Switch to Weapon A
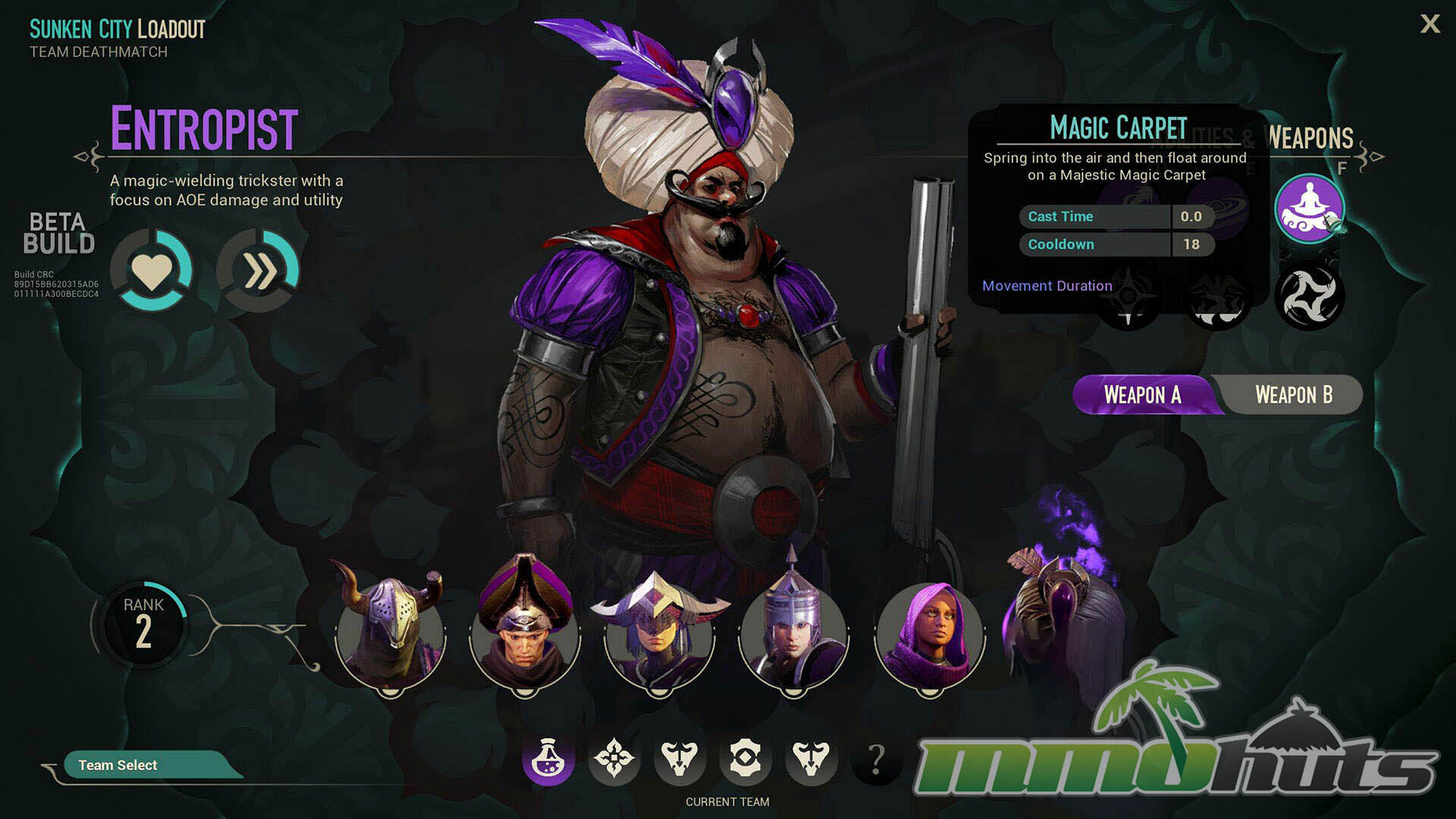This screenshot has width=1456, height=819. 1142,395
